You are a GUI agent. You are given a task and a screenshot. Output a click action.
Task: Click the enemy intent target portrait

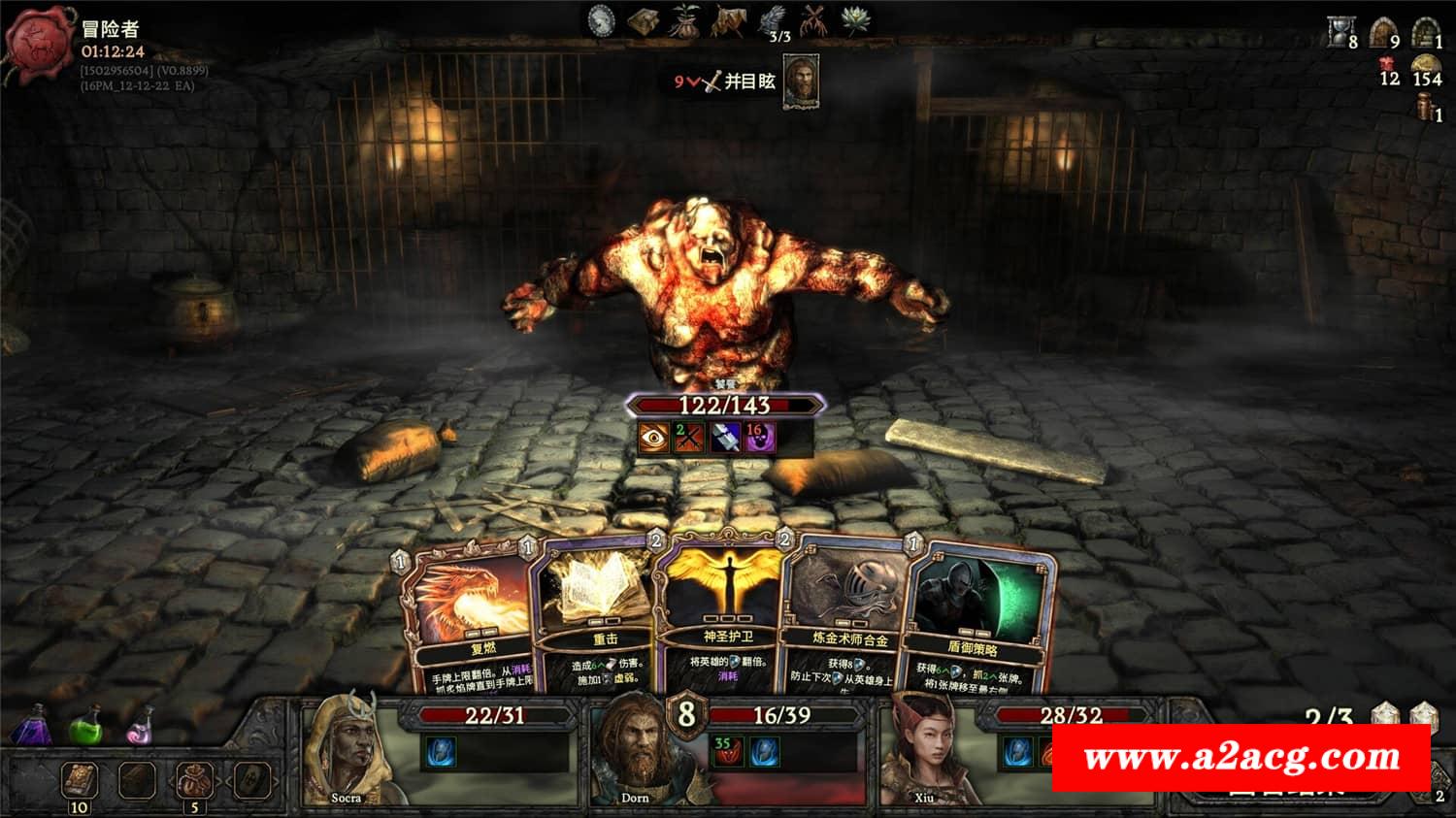pos(801,81)
